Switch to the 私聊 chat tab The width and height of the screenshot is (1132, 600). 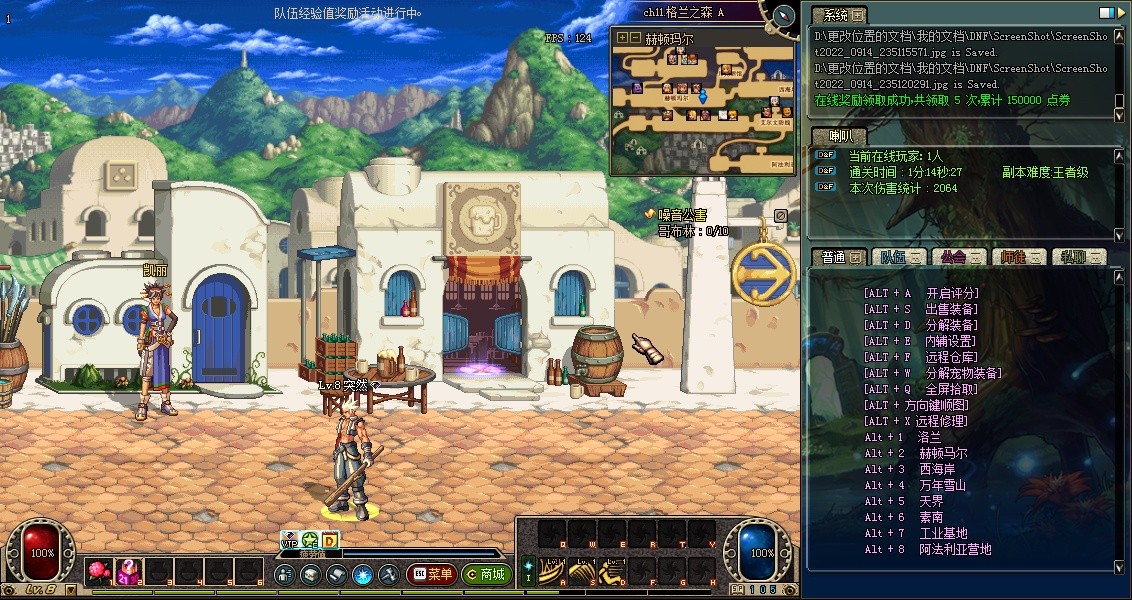(x=1079, y=257)
